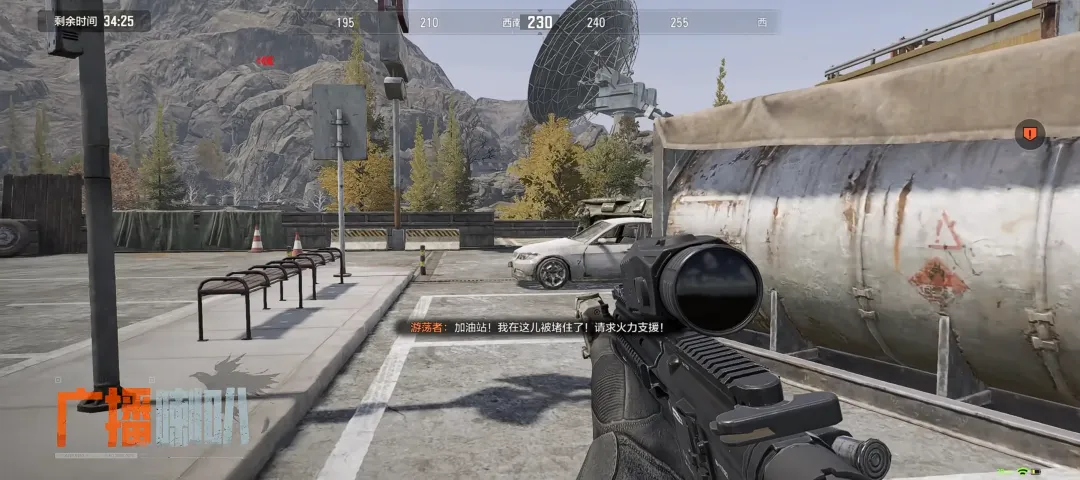Click the orange exclamation shield alert icon
This screenshot has height=480, width=1080.
point(1029,134)
